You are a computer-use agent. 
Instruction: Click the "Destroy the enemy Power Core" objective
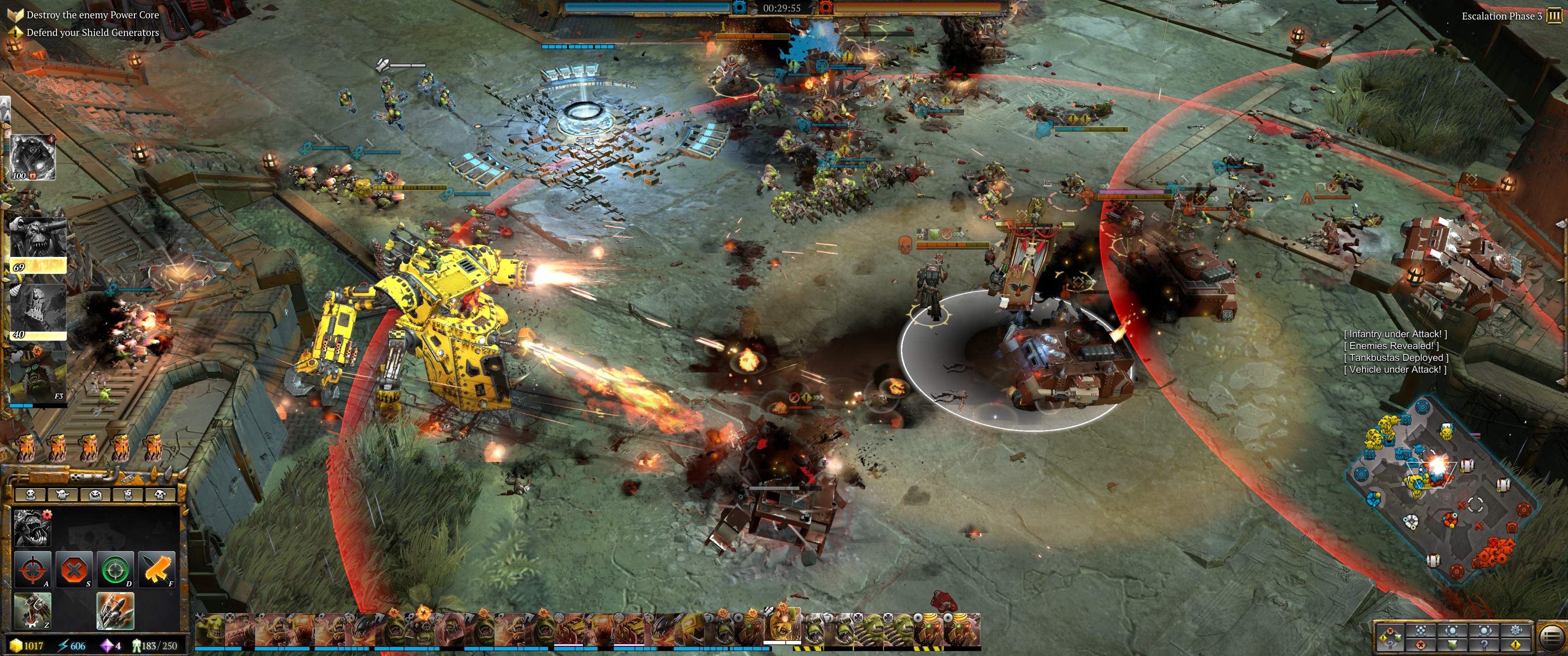(x=92, y=15)
